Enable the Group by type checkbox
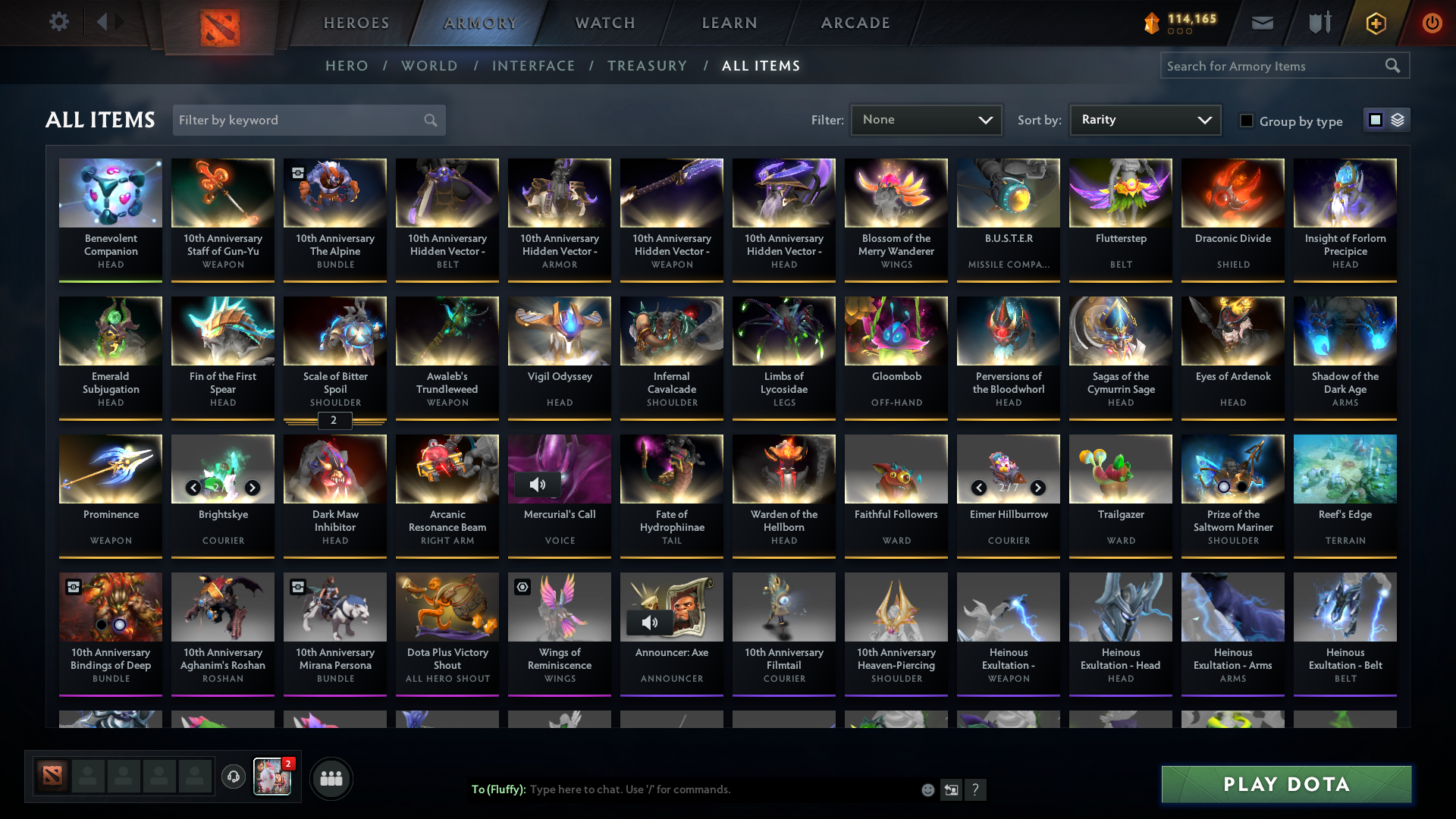Image resolution: width=1456 pixels, height=819 pixels. 1247,121
